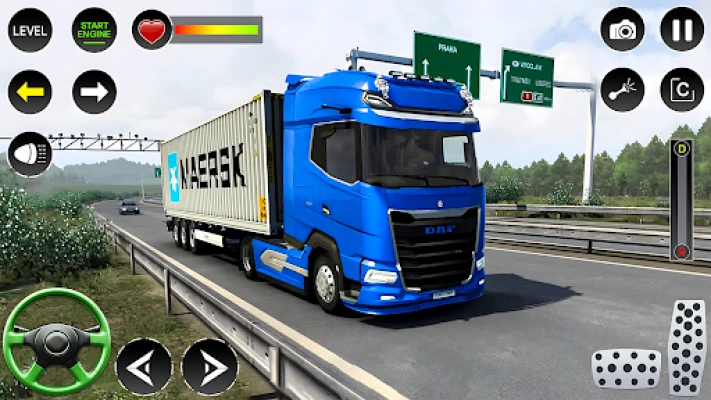Step on the accelerator pedal
Viewport: 711px width, 400px height.
(x=687, y=347)
